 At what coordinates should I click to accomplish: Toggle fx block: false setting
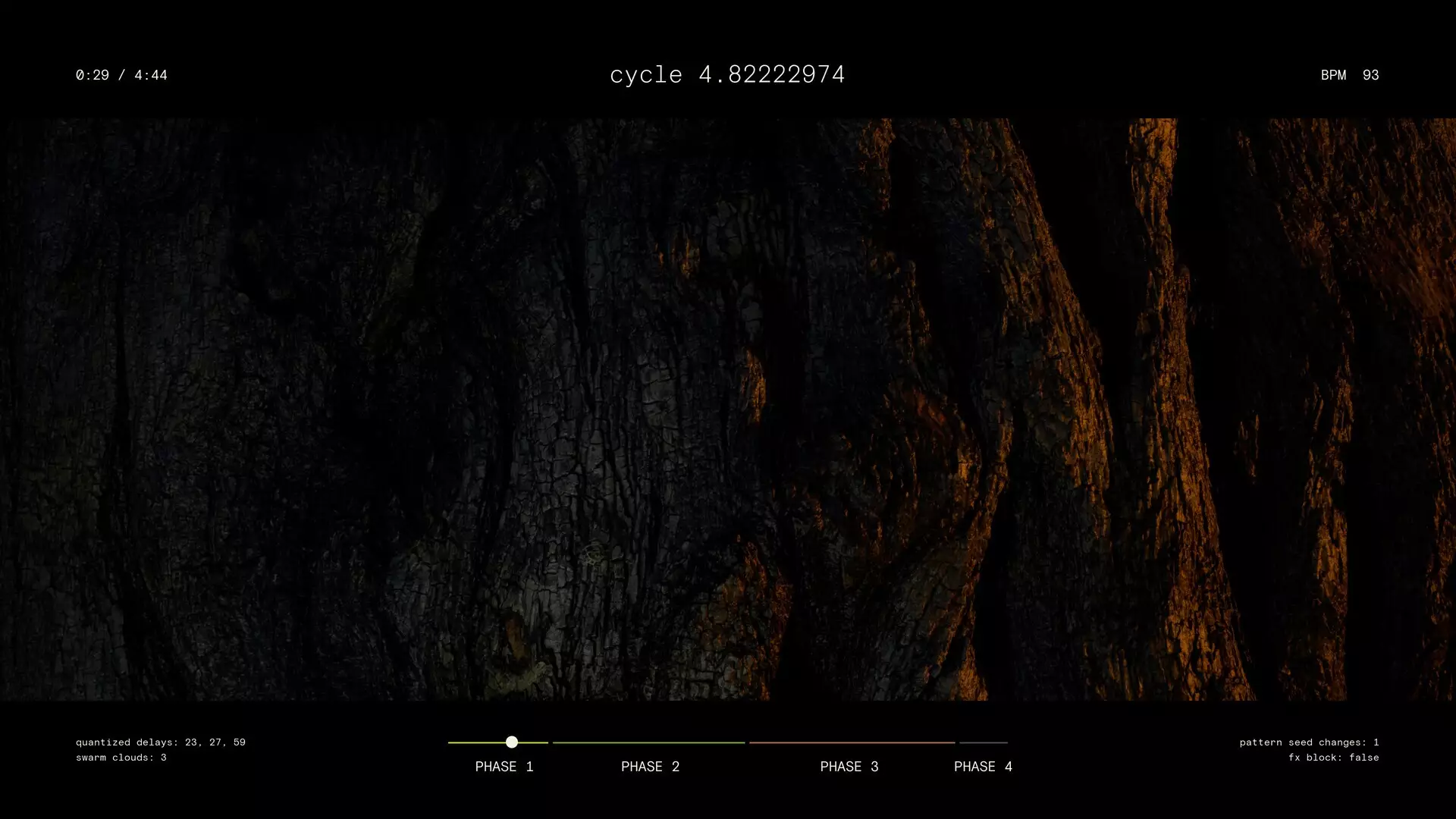point(1334,757)
